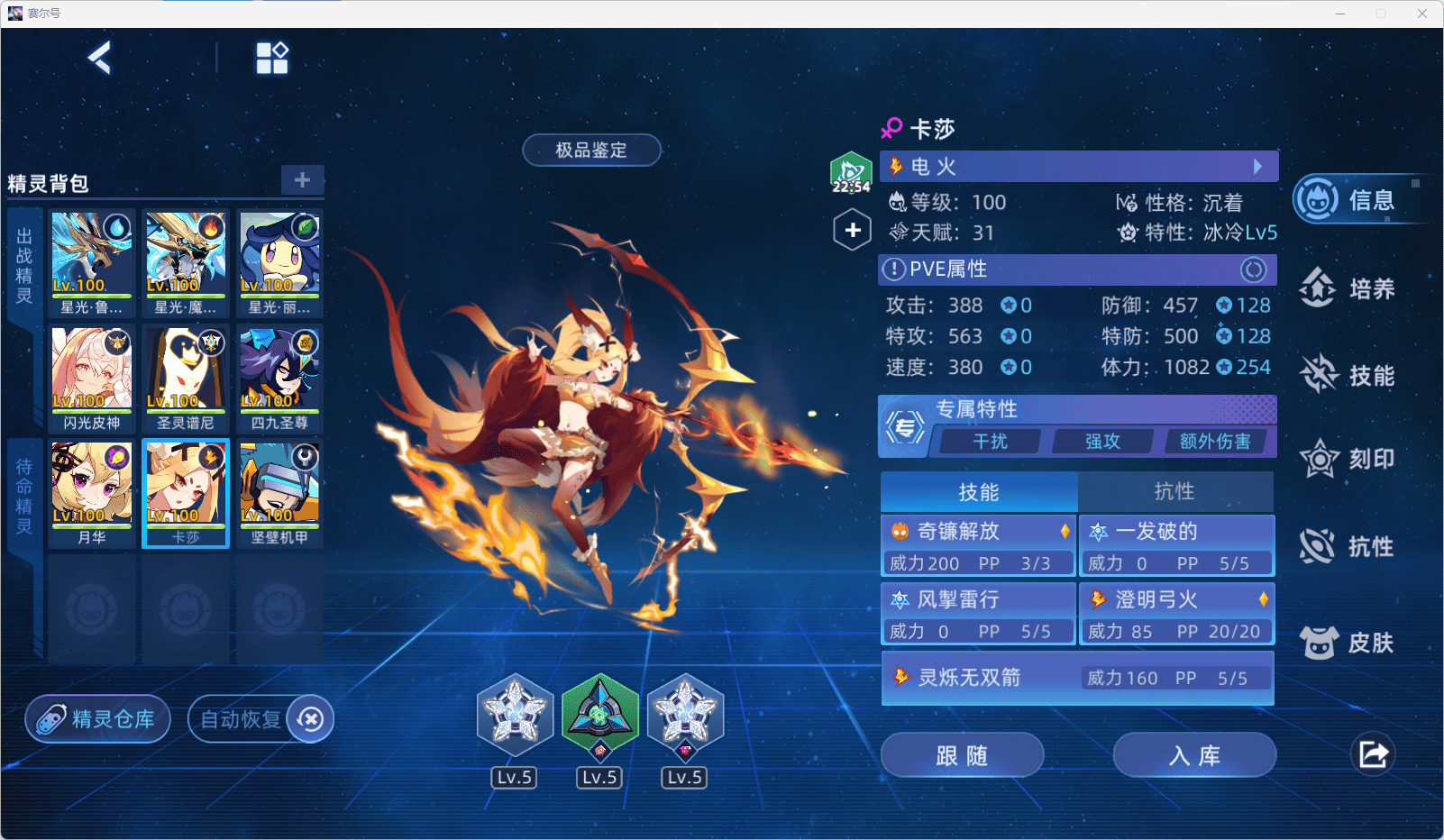The height and width of the screenshot is (840, 1444).
Task: Open the 极品鉴定 appraisal button
Action: coord(591,151)
